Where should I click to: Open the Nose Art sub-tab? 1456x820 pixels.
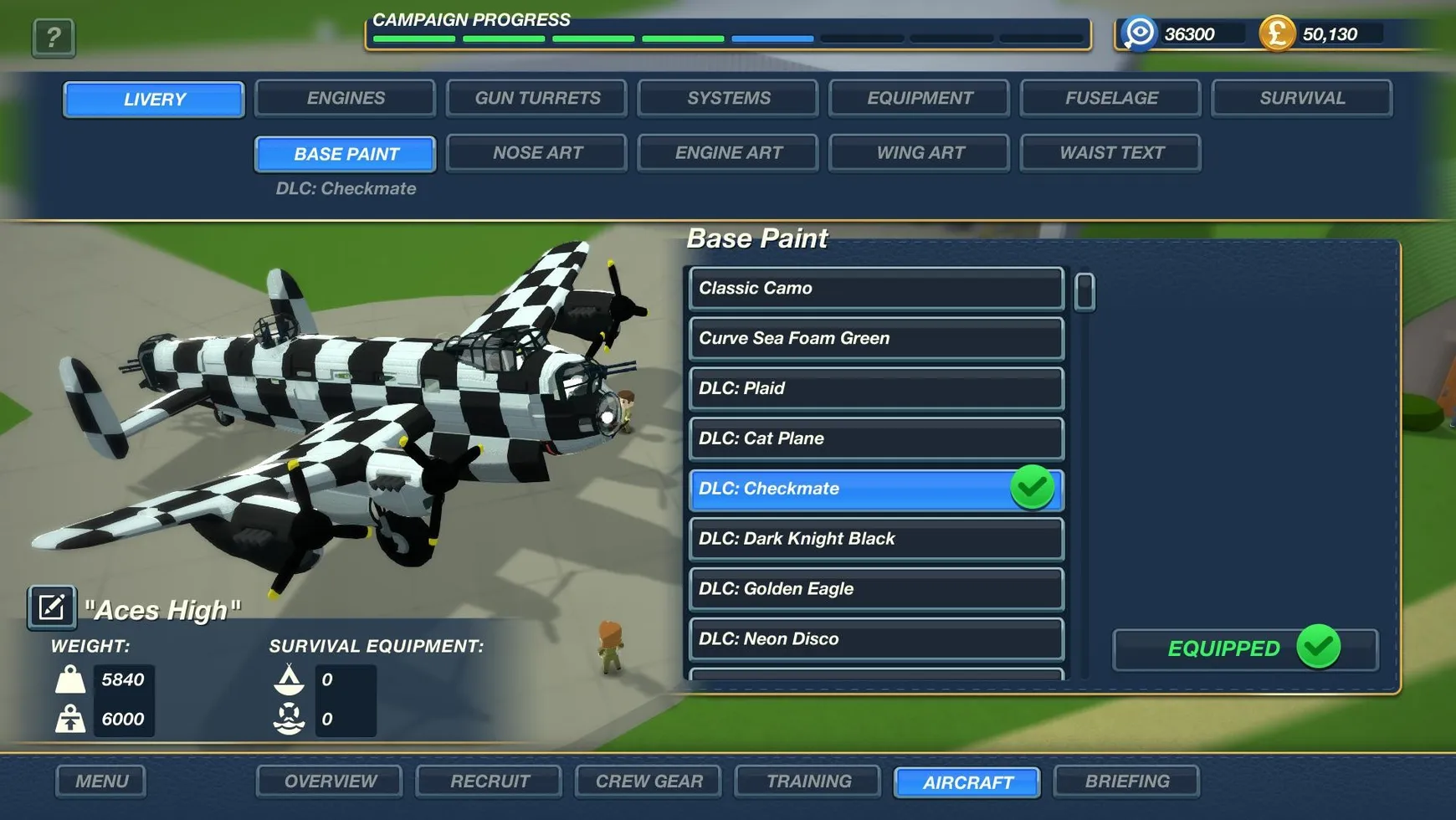point(536,152)
